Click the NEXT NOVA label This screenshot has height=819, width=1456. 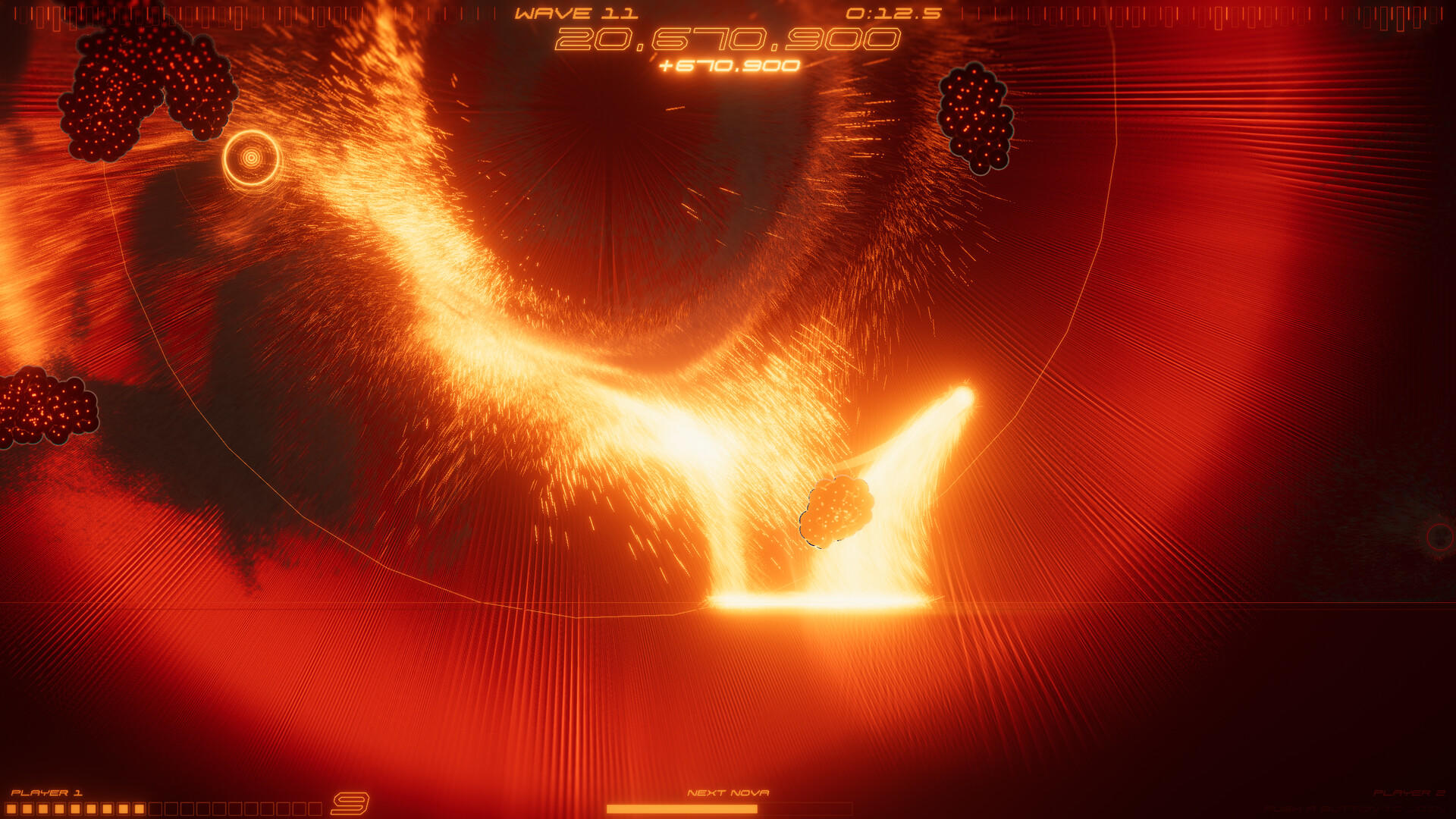coord(730,791)
